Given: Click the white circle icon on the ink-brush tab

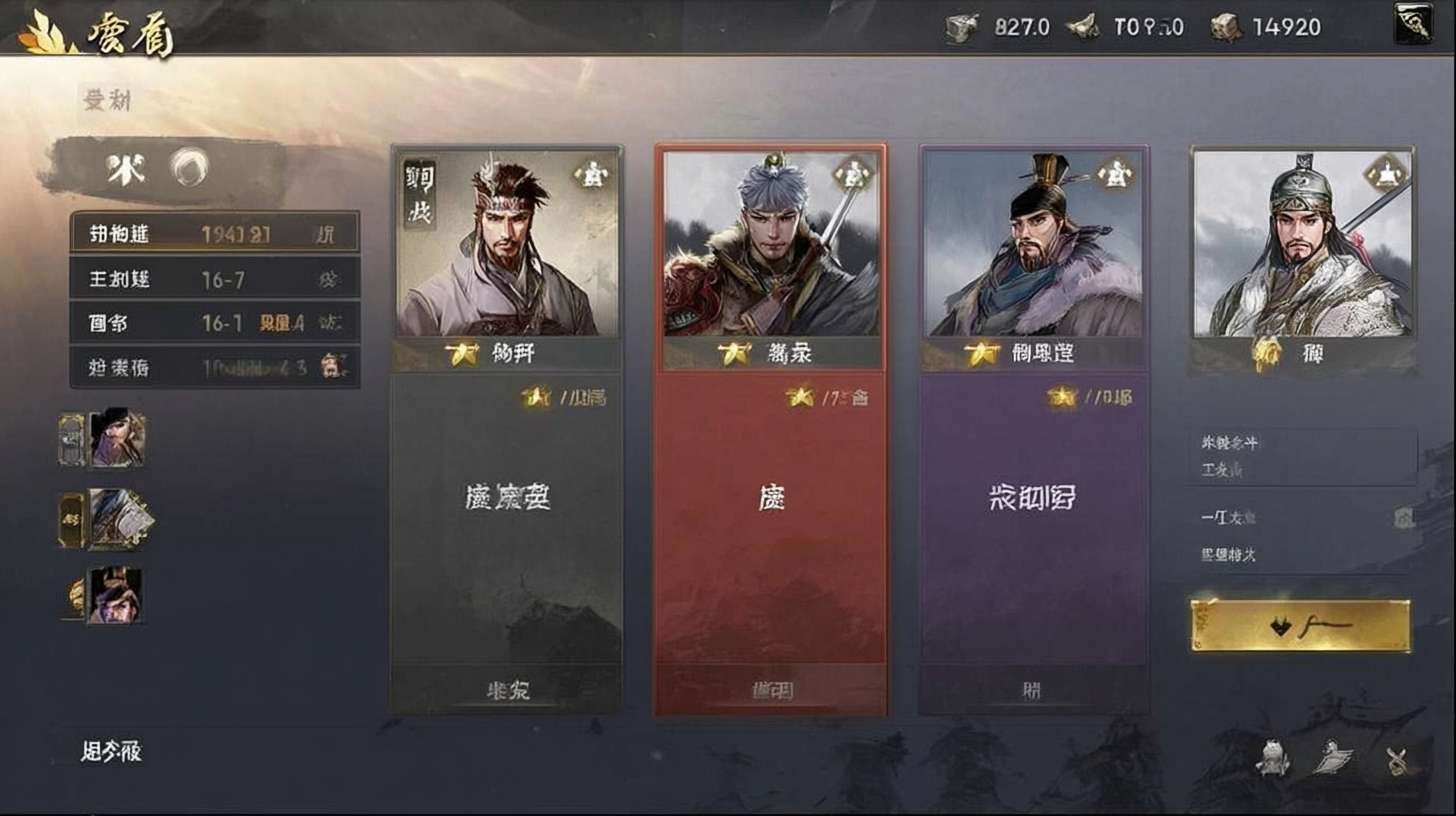Looking at the screenshot, I should [188, 168].
